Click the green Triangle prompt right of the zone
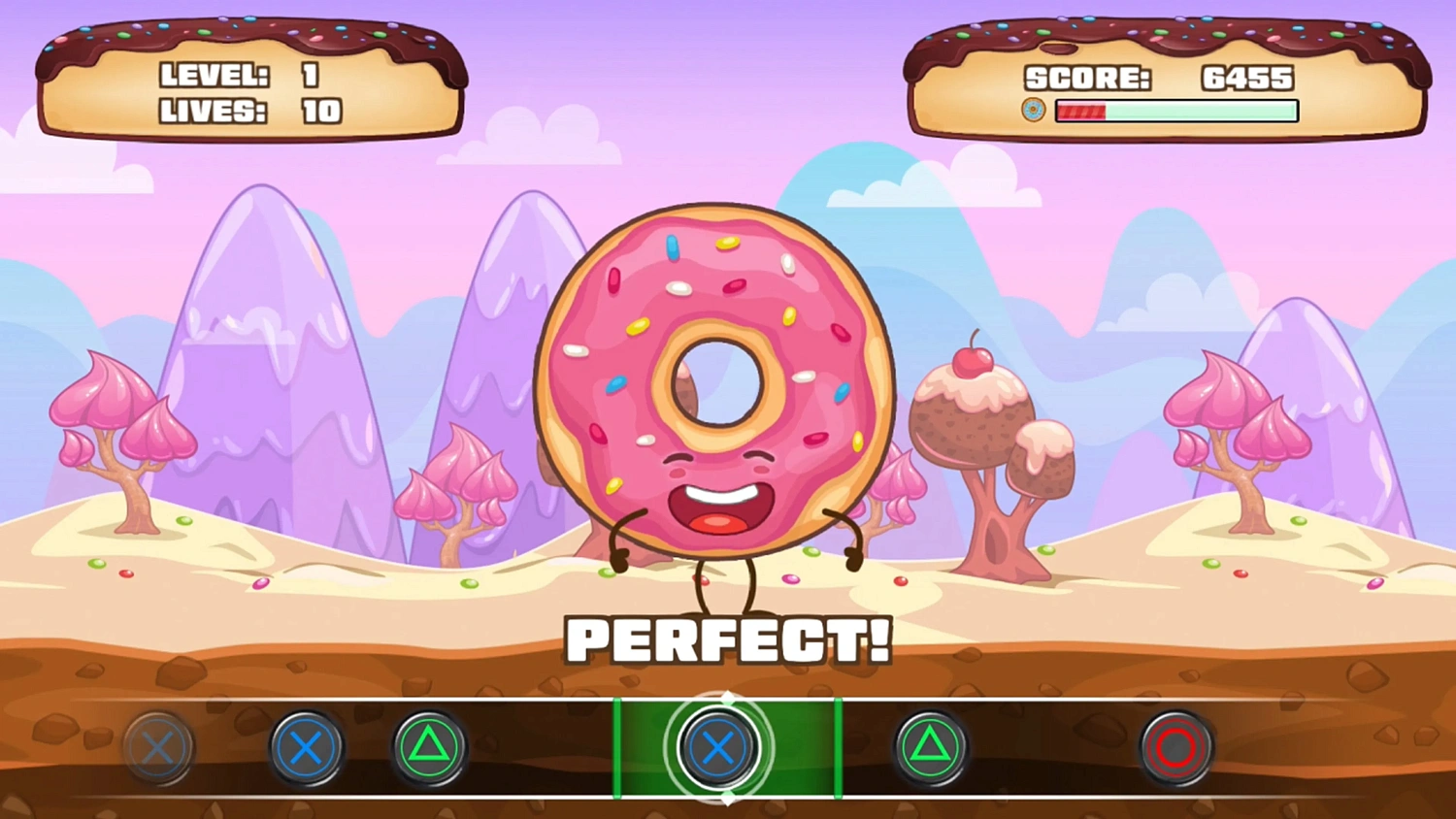This screenshot has width=1456, height=819. (x=929, y=746)
